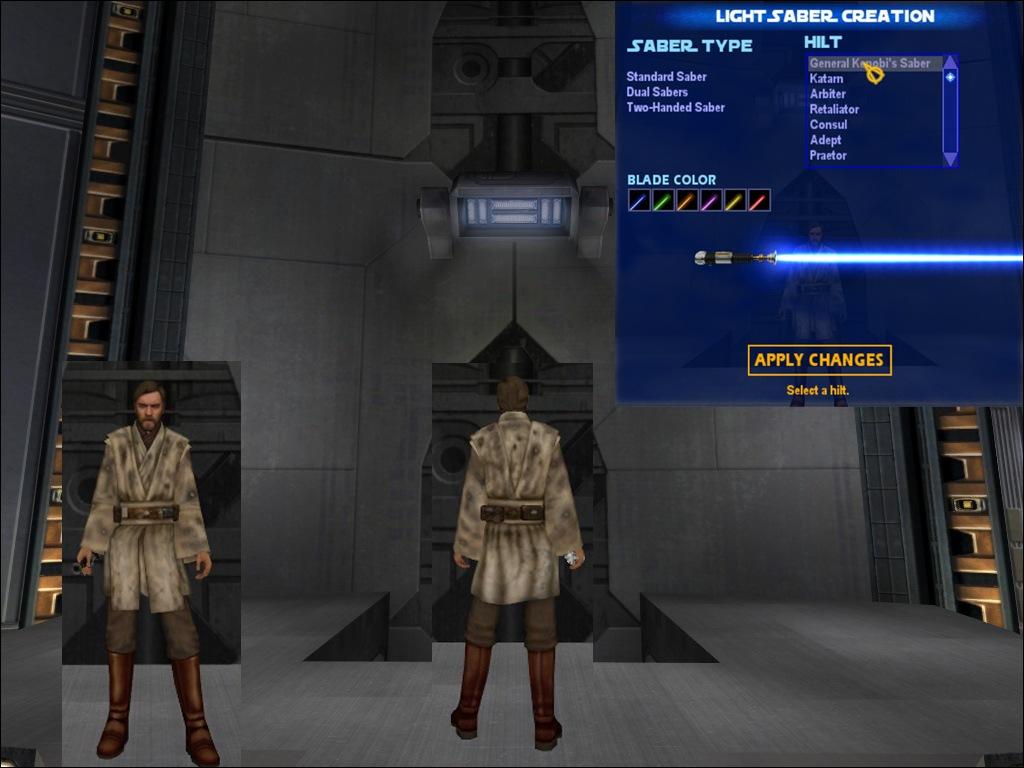Choose the Standard Saber type

[666, 77]
